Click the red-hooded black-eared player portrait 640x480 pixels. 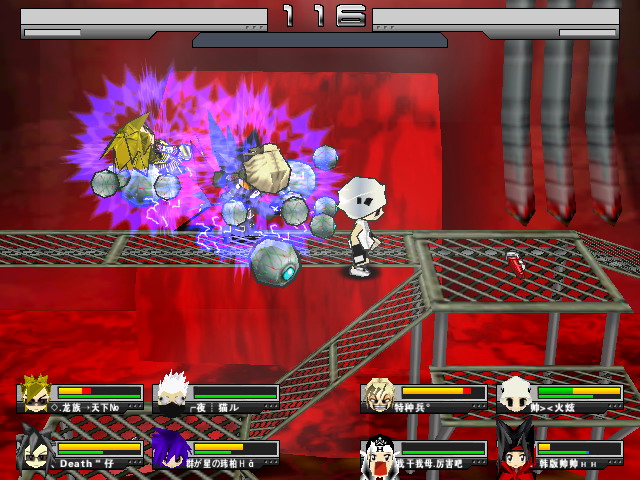[516, 451]
